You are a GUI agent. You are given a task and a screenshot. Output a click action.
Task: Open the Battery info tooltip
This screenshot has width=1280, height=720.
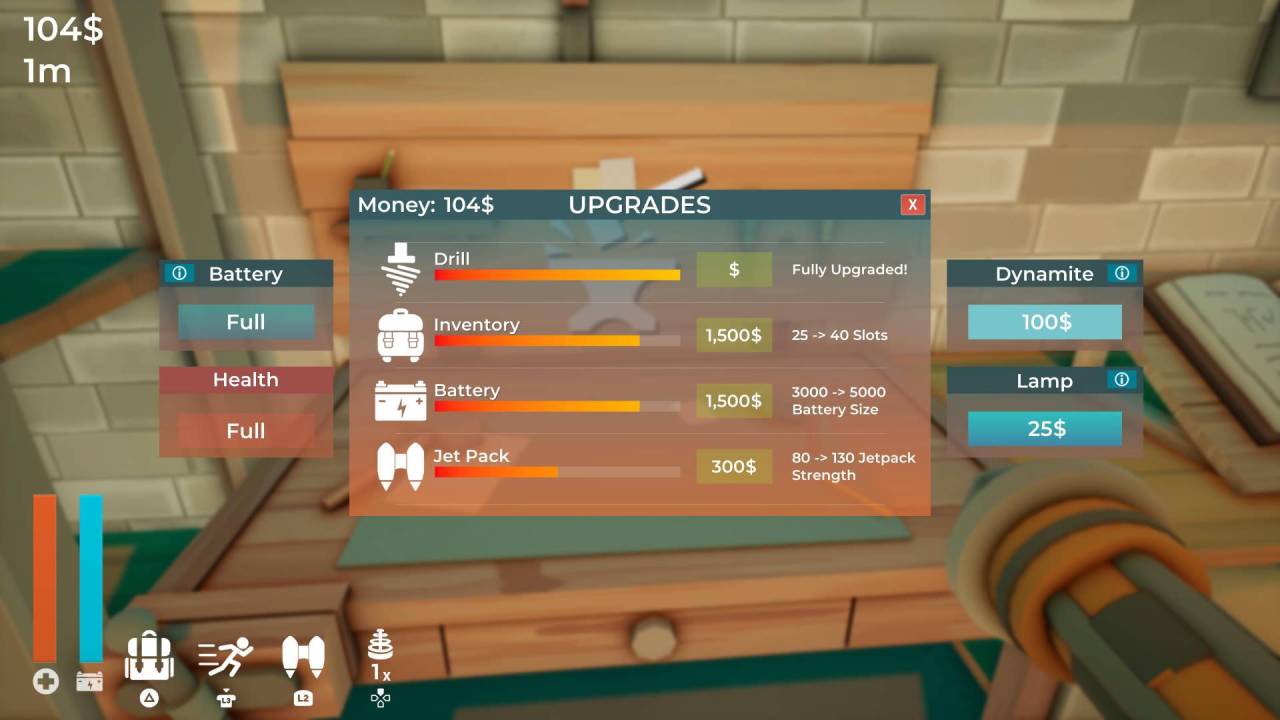pyautogui.click(x=180, y=272)
